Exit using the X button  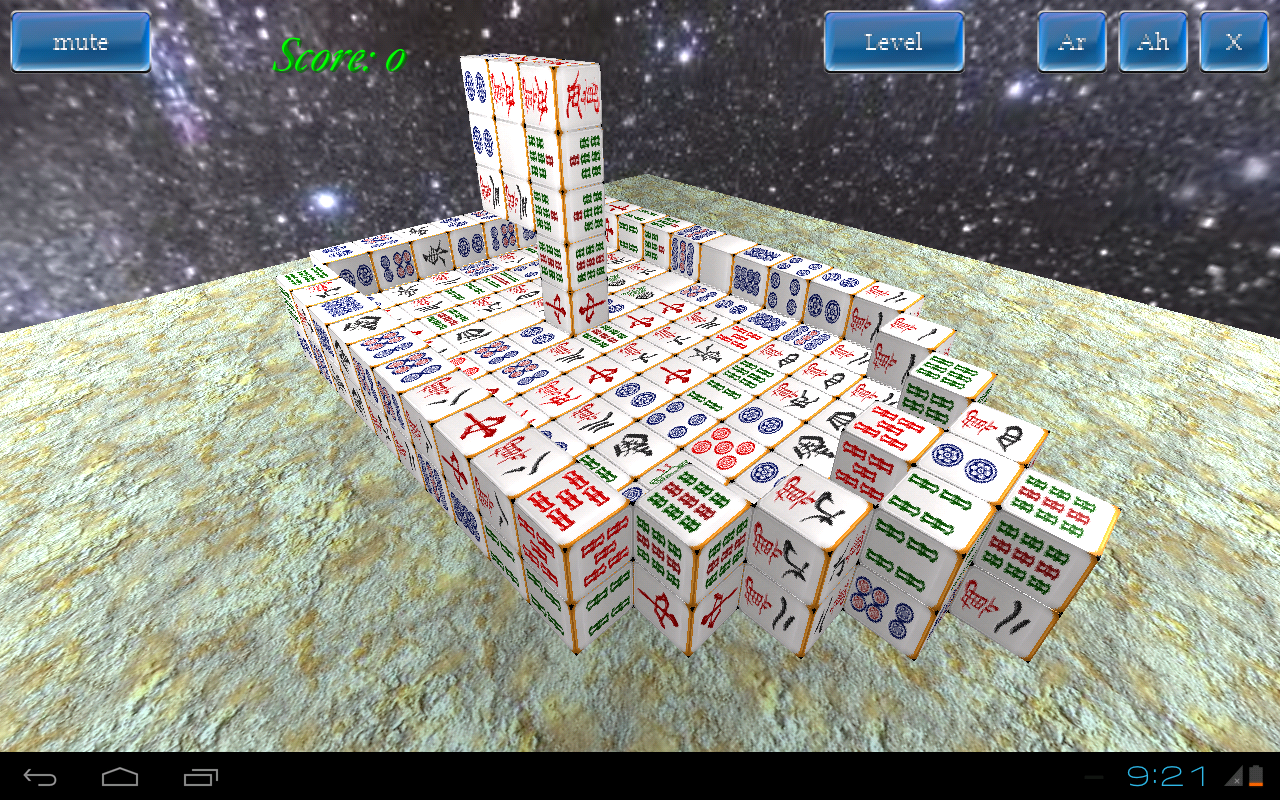click(1234, 42)
